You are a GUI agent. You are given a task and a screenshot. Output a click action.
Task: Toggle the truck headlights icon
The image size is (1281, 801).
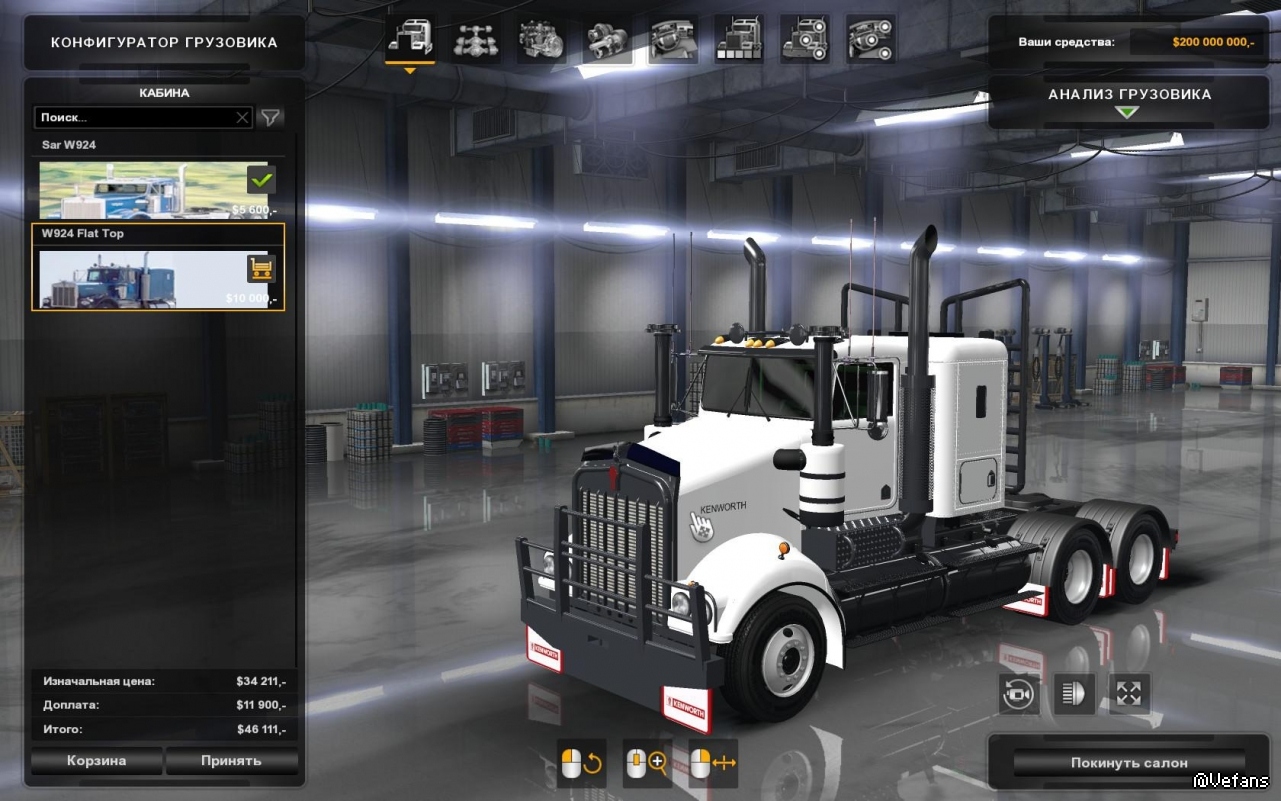pos(1074,693)
